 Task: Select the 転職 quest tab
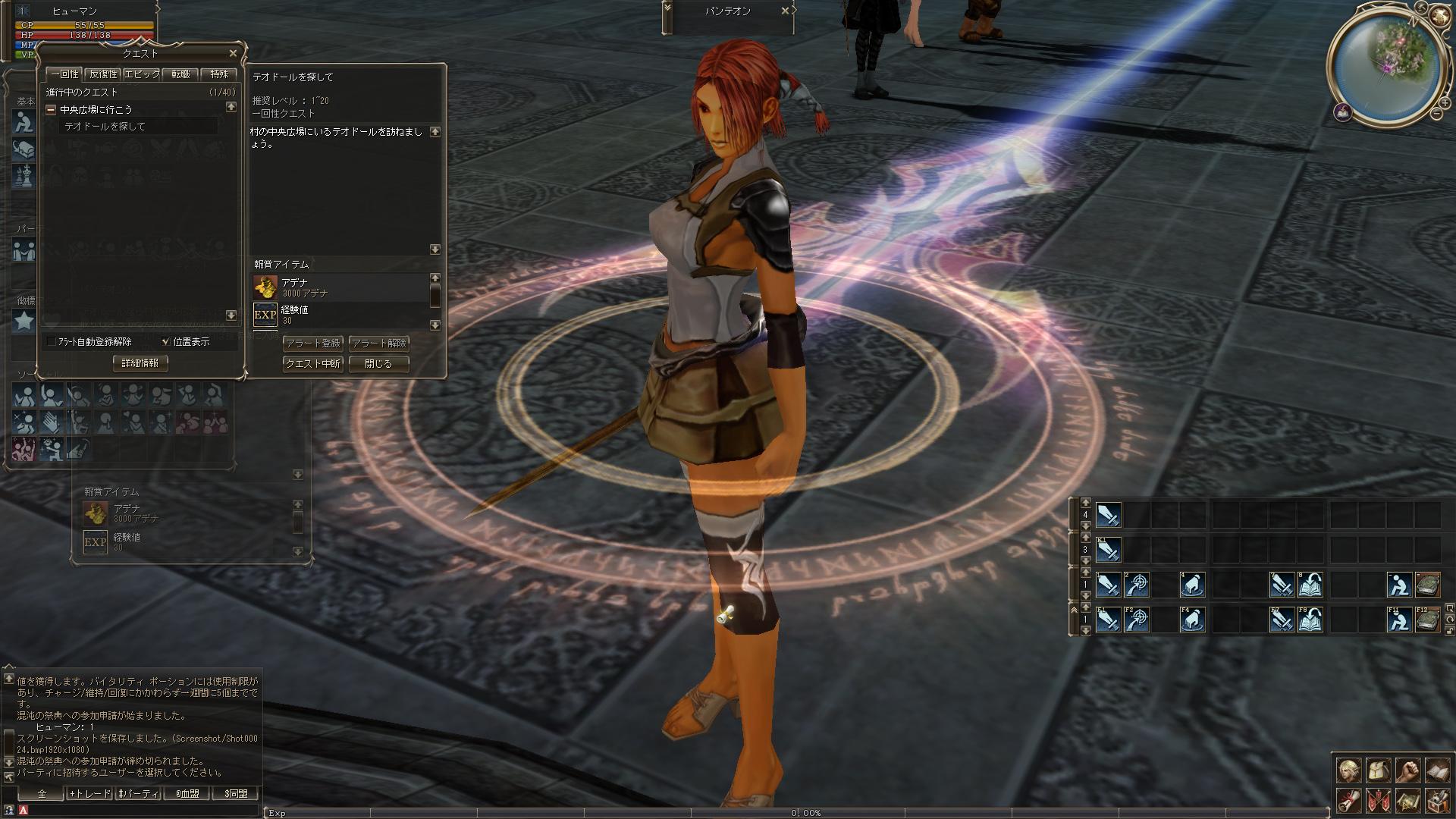pyautogui.click(x=180, y=74)
